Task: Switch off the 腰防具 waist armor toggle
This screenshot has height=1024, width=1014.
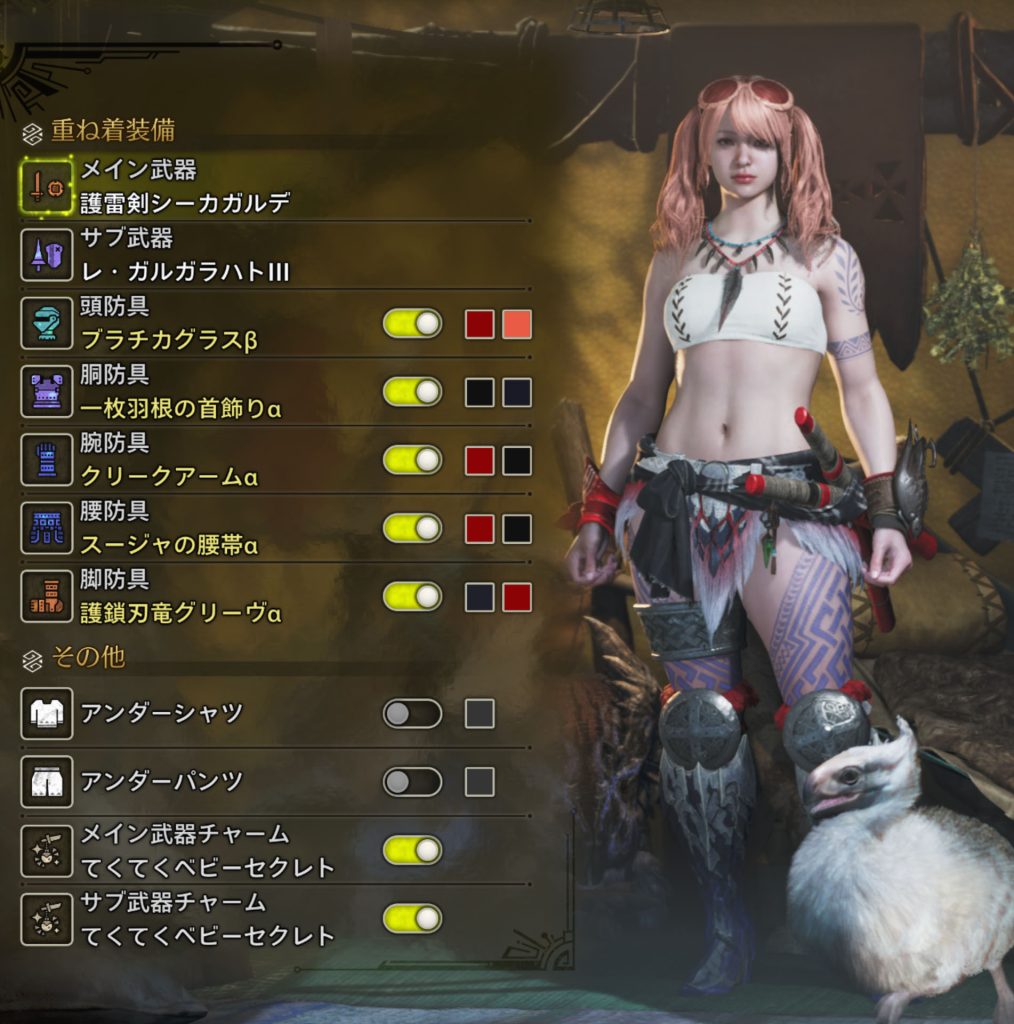Action: coord(412,528)
